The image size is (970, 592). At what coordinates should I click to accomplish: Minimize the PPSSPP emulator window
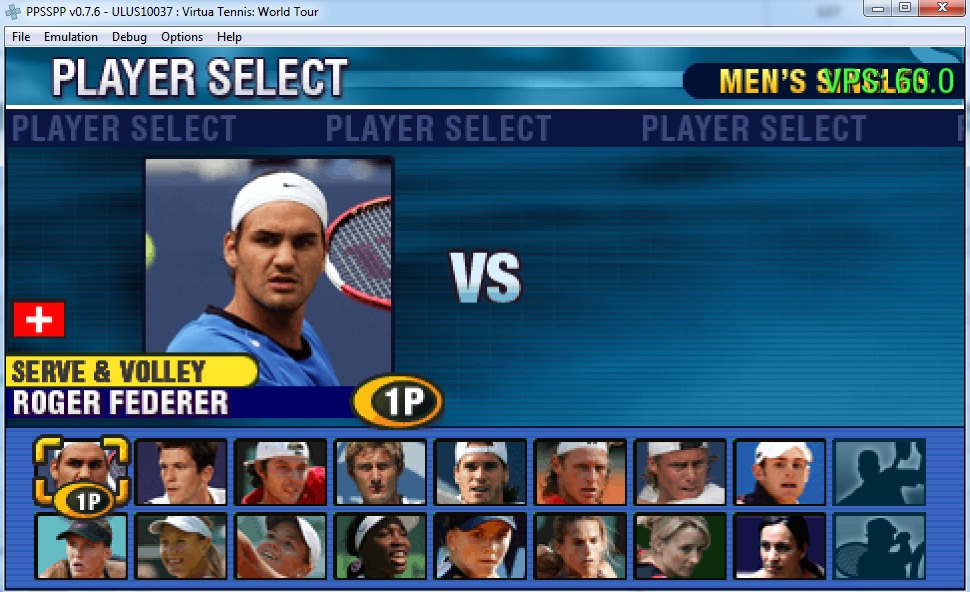878,8
